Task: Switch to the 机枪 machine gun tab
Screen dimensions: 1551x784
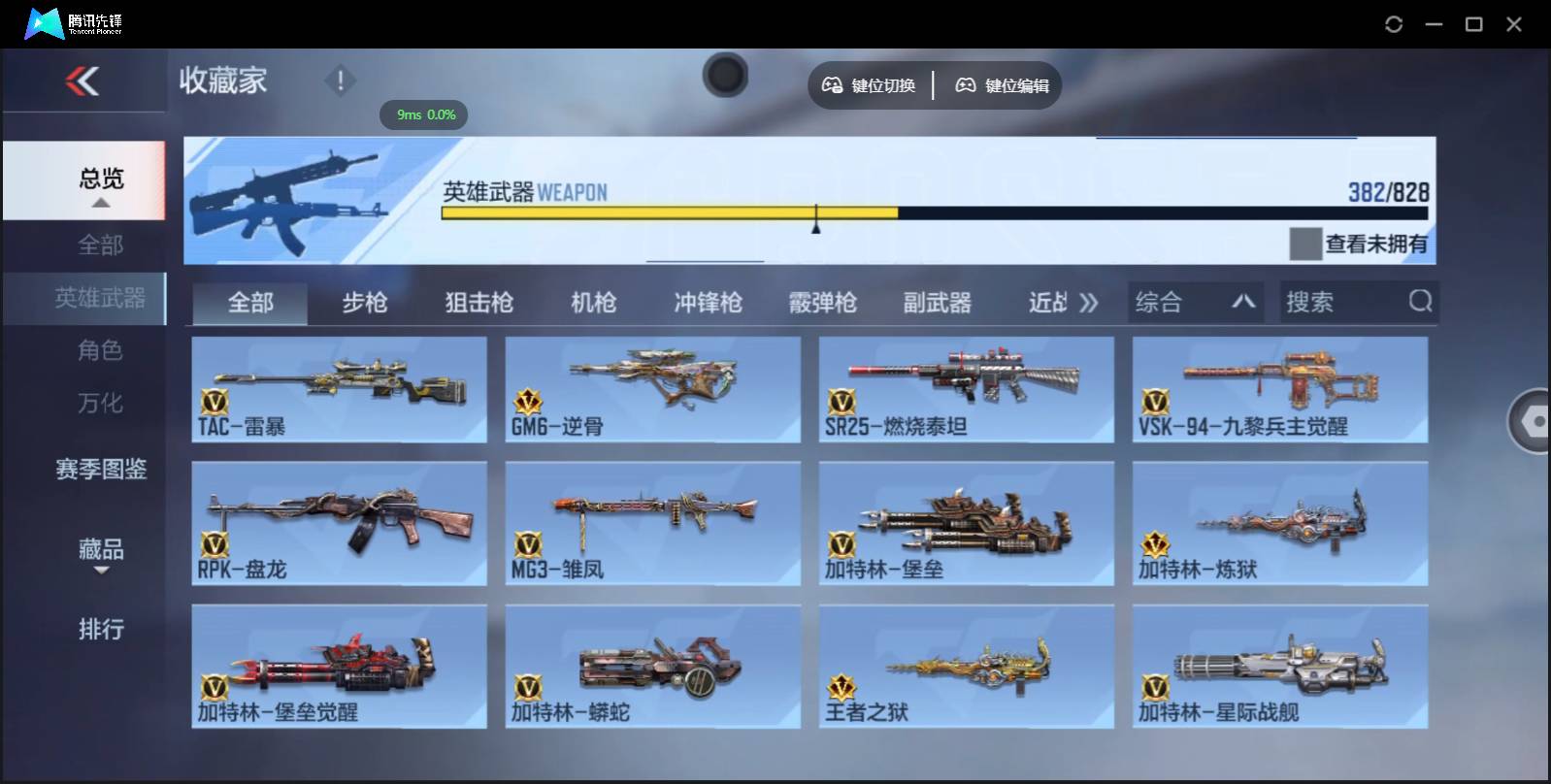Action: (x=593, y=303)
